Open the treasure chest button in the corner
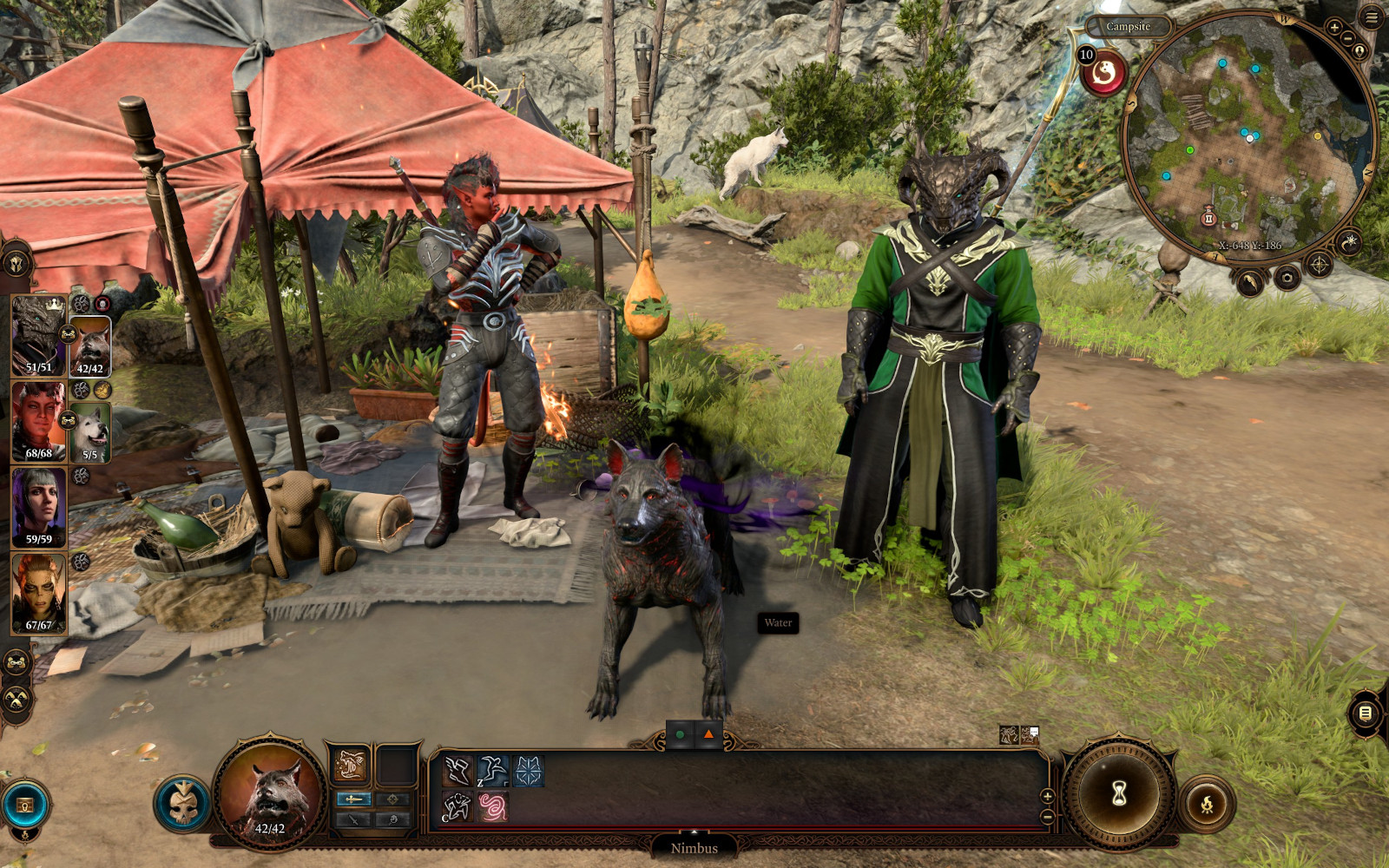 coord(25,806)
